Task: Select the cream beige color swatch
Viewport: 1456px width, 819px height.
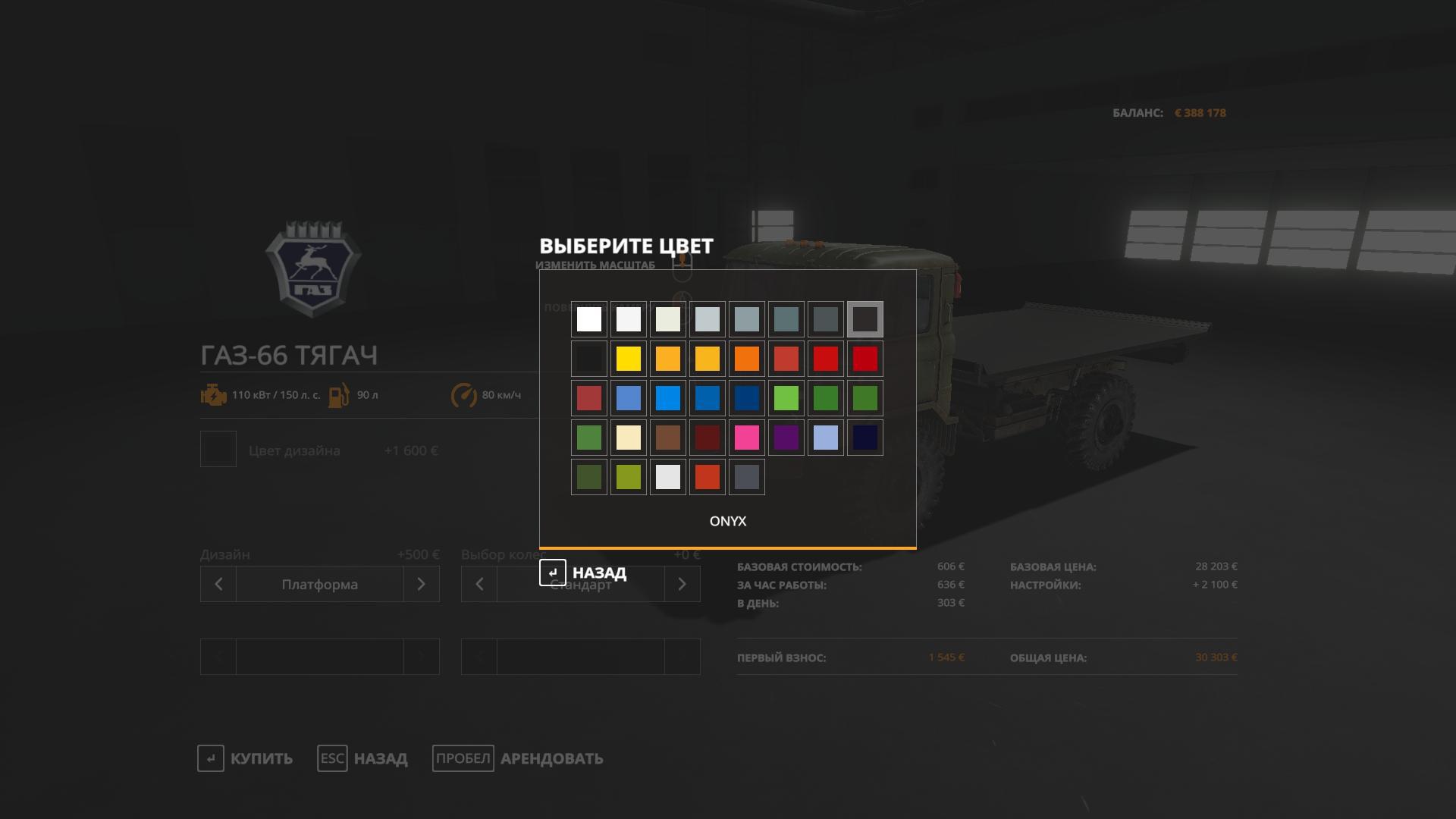Action: (x=629, y=438)
